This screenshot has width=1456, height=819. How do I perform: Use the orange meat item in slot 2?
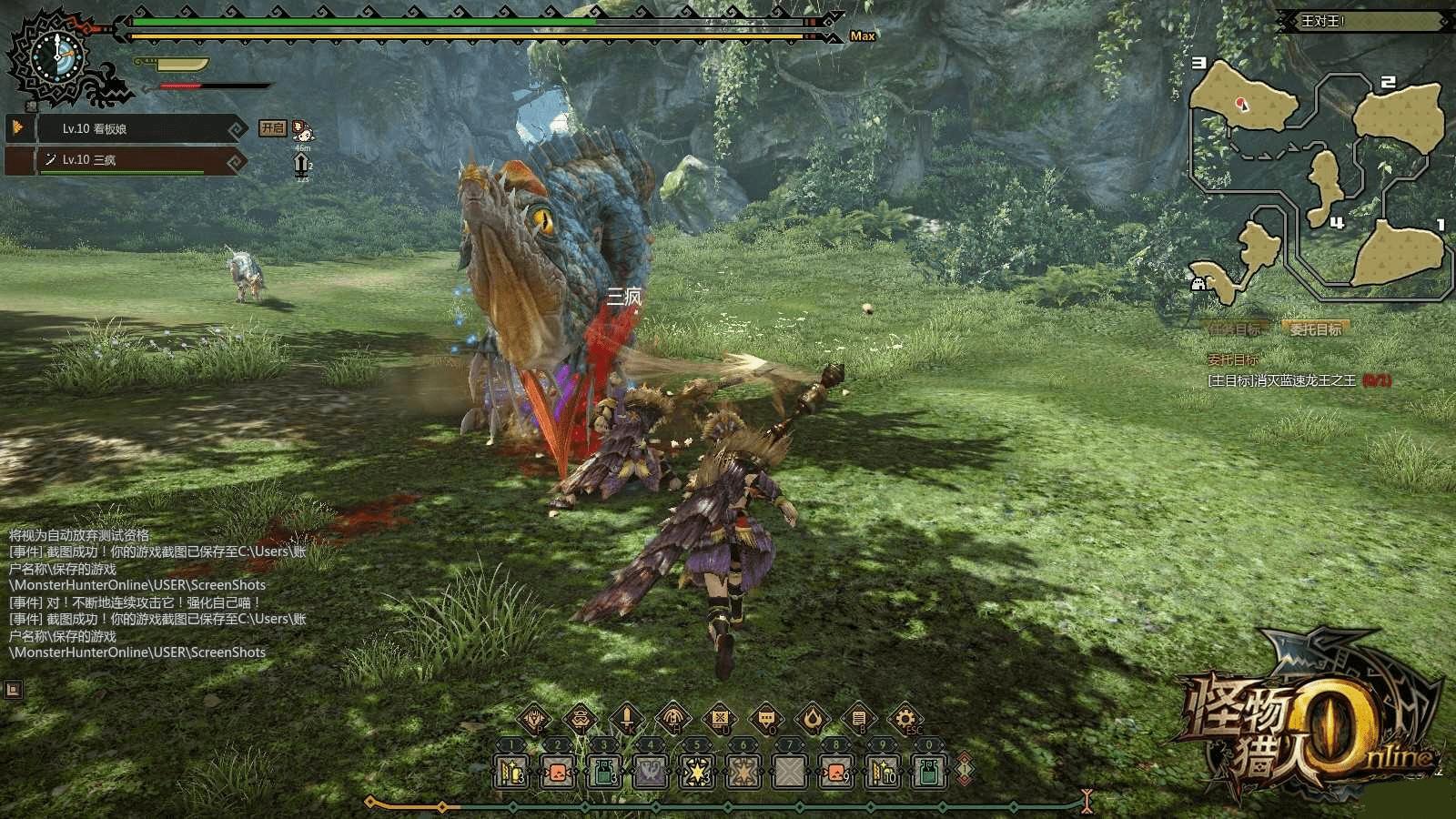(558, 773)
